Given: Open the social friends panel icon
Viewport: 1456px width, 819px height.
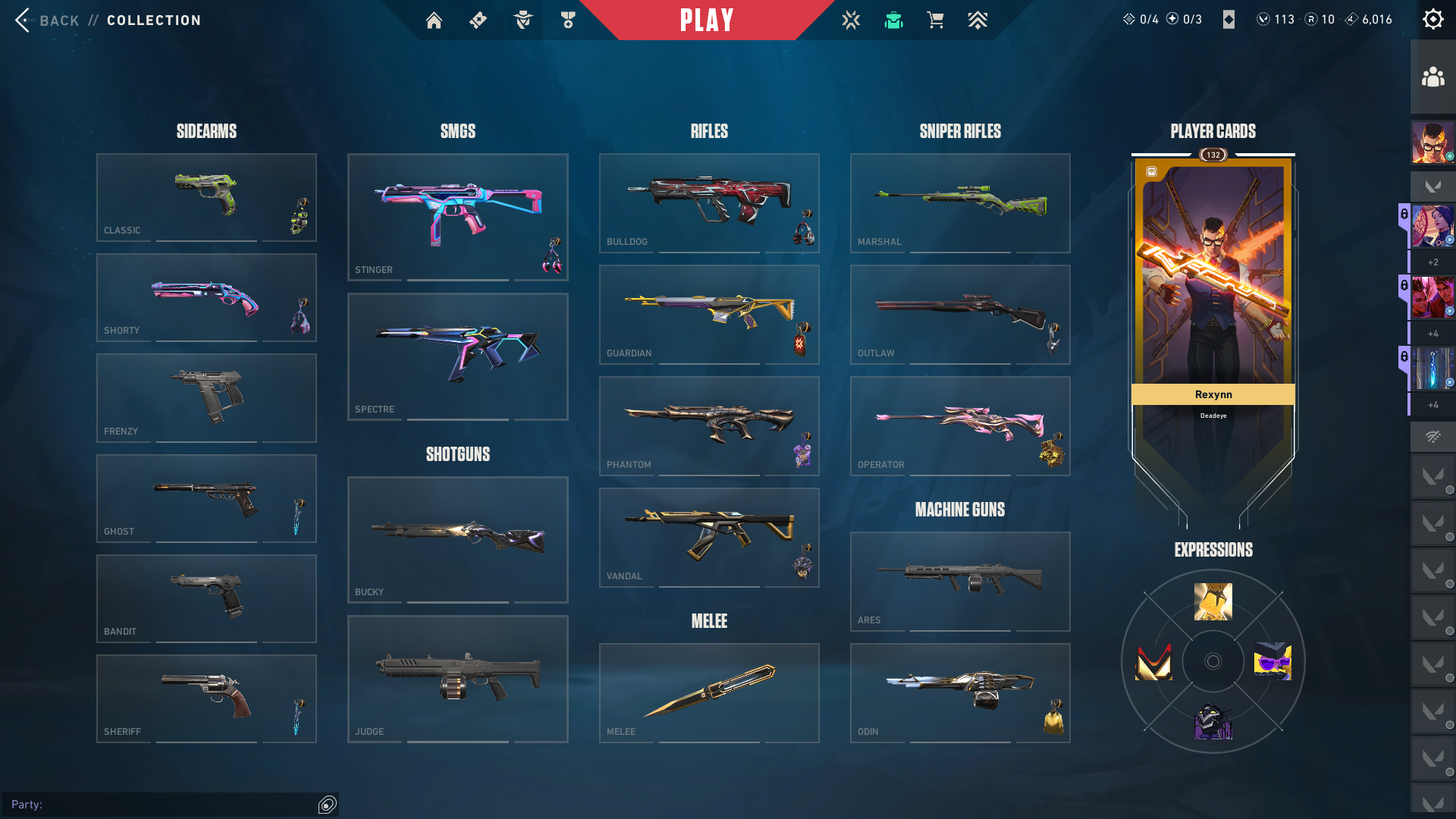Looking at the screenshot, I should coord(1432,77).
